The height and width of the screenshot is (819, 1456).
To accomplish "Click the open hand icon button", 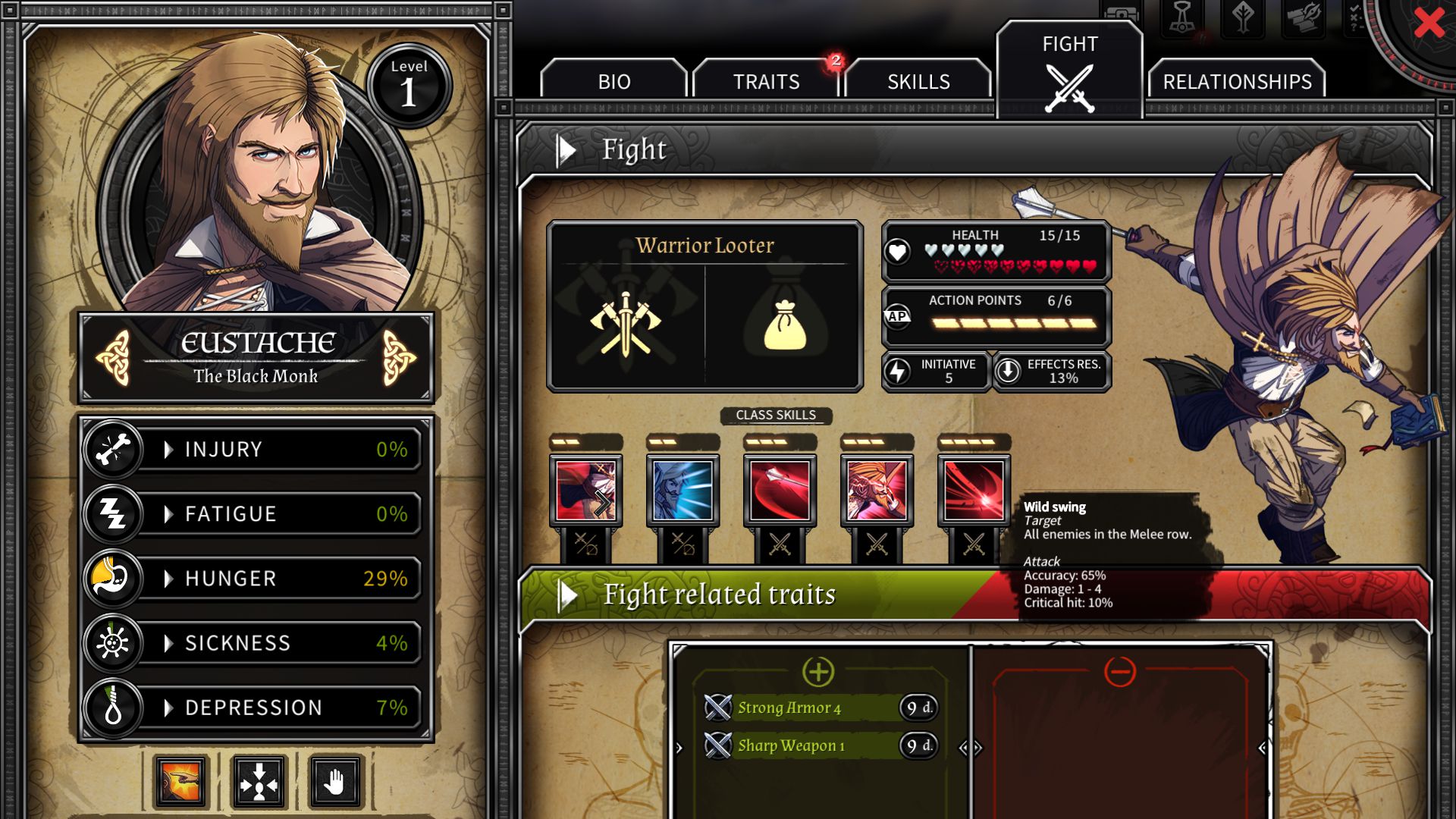I will click(336, 781).
